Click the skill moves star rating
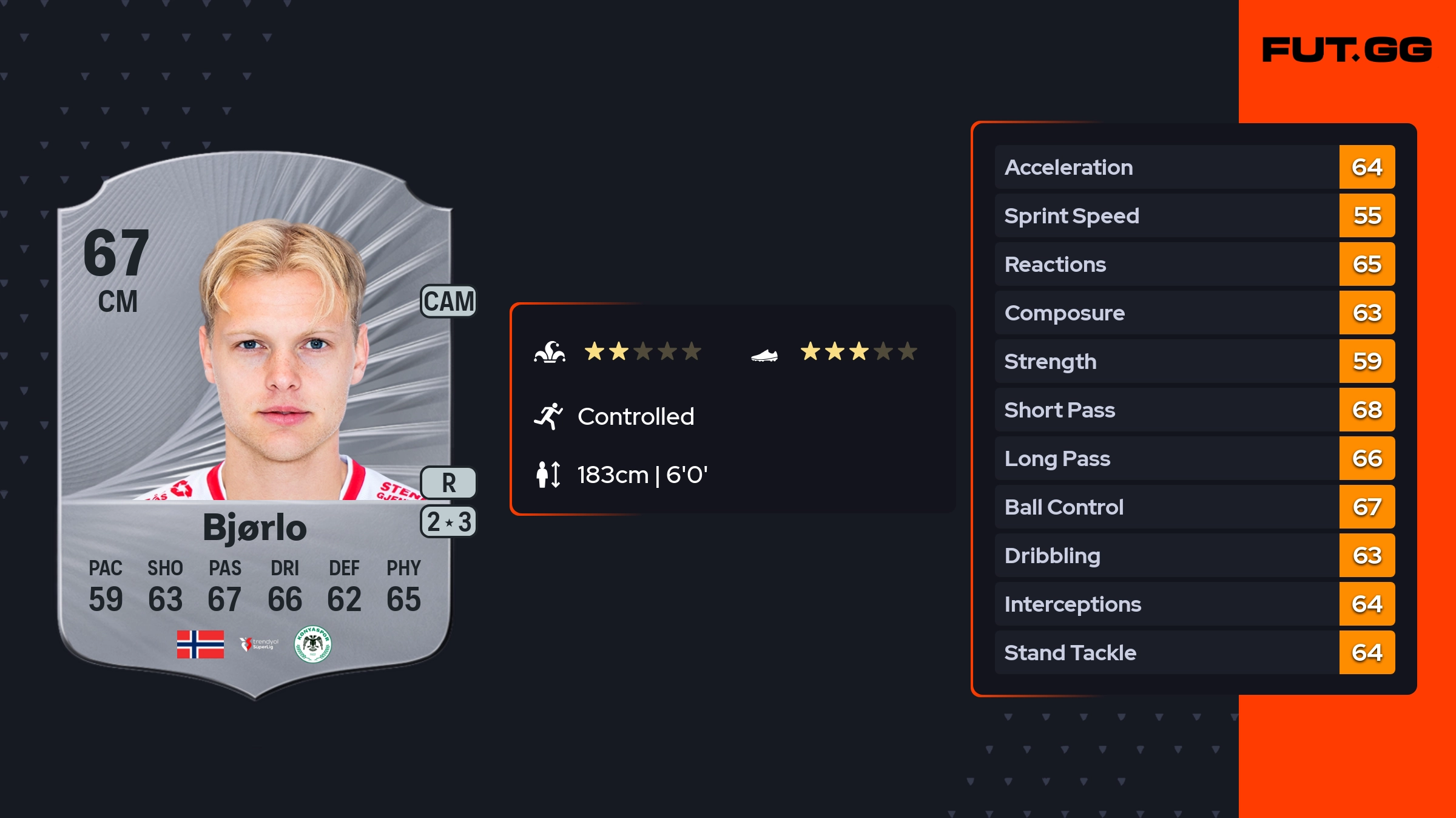 coord(642,351)
